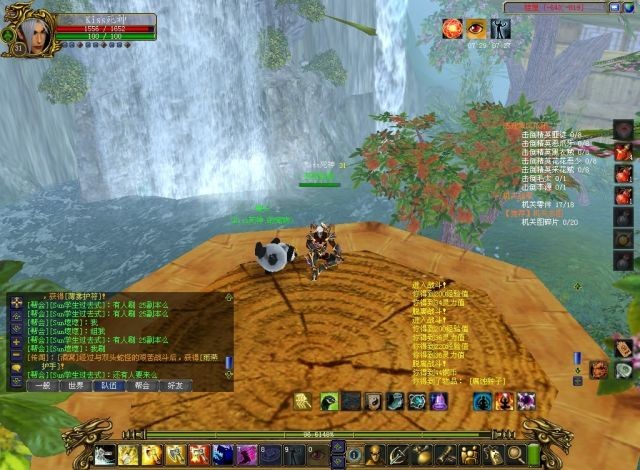Click the plus button beside the chat
Screen dimensions: 640x470
(x=16, y=342)
